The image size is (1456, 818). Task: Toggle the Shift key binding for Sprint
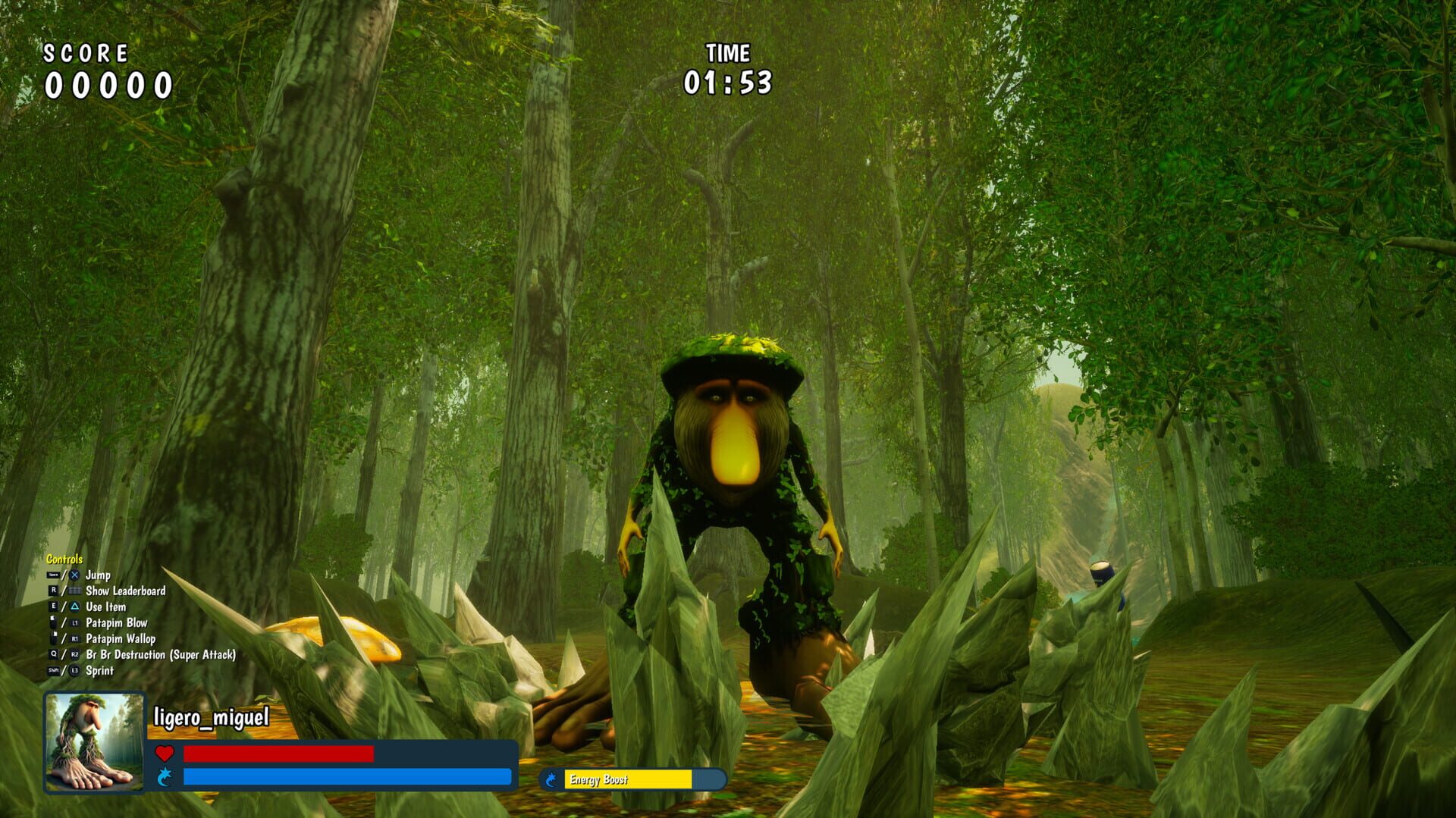coord(53,670)
